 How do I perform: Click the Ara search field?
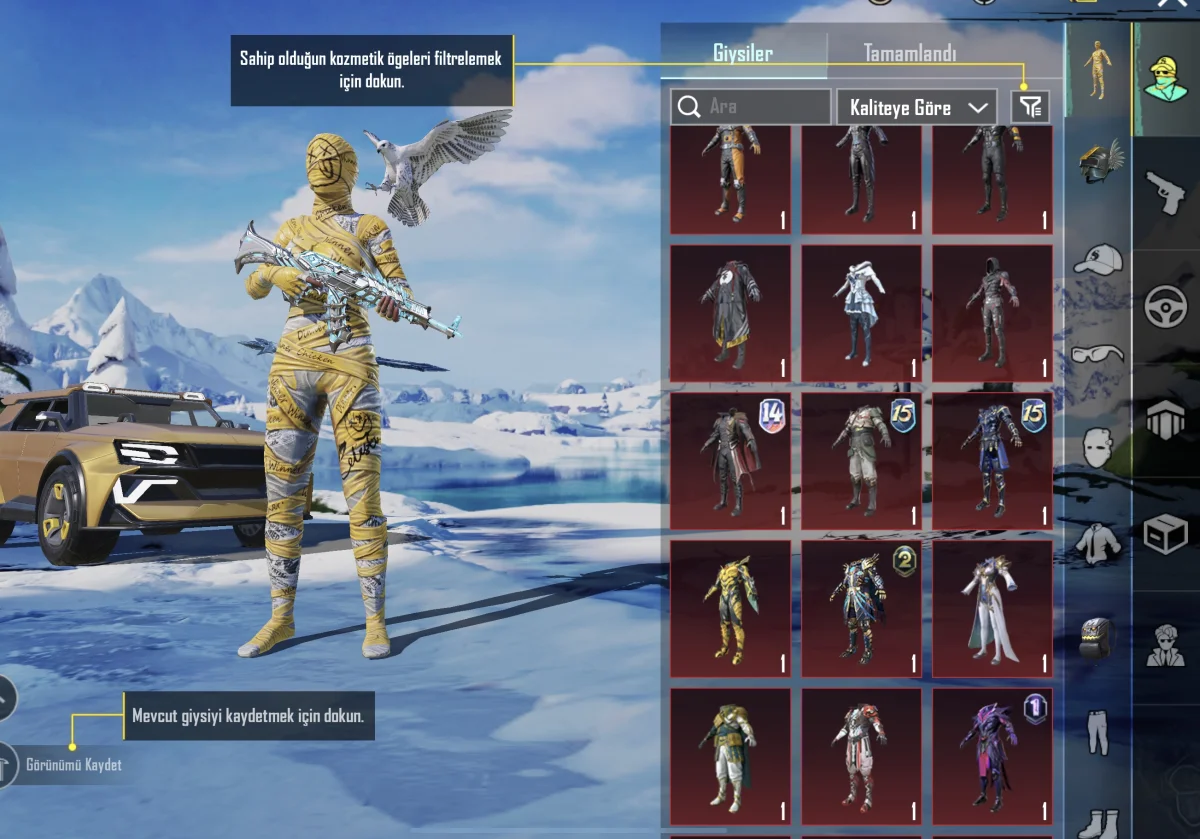click(750, 107)
